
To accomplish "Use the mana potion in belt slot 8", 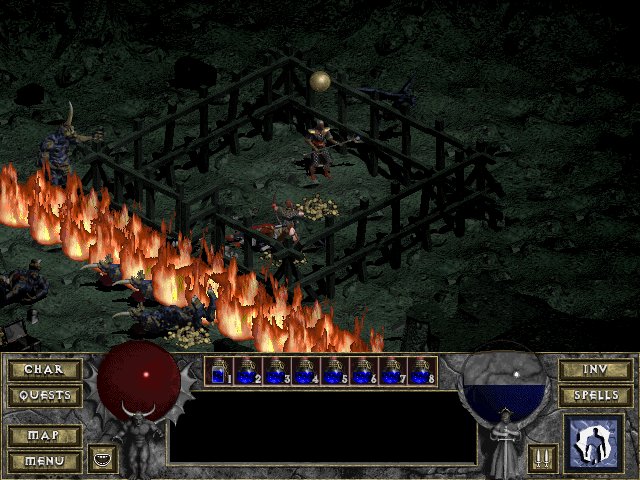I will click(x=422, y=372).
